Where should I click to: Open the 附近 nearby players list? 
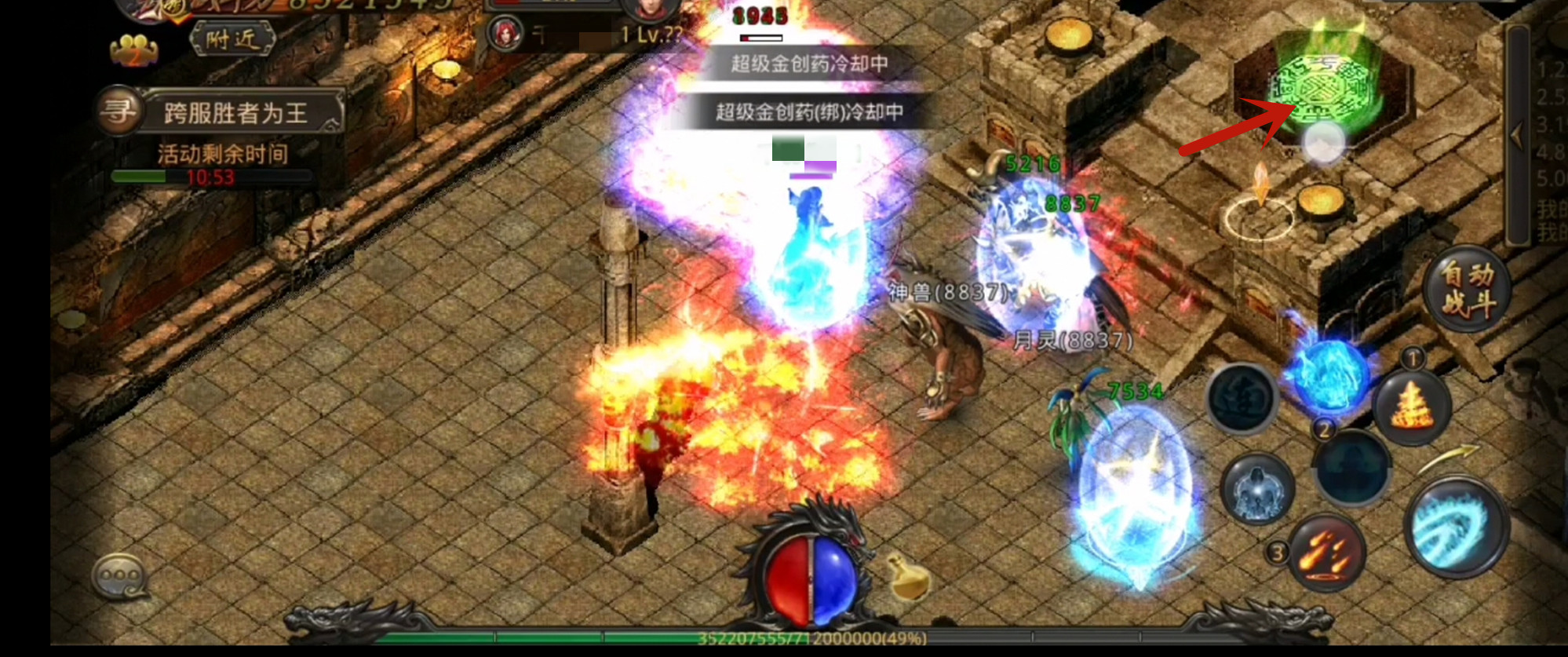pos(232,38)
